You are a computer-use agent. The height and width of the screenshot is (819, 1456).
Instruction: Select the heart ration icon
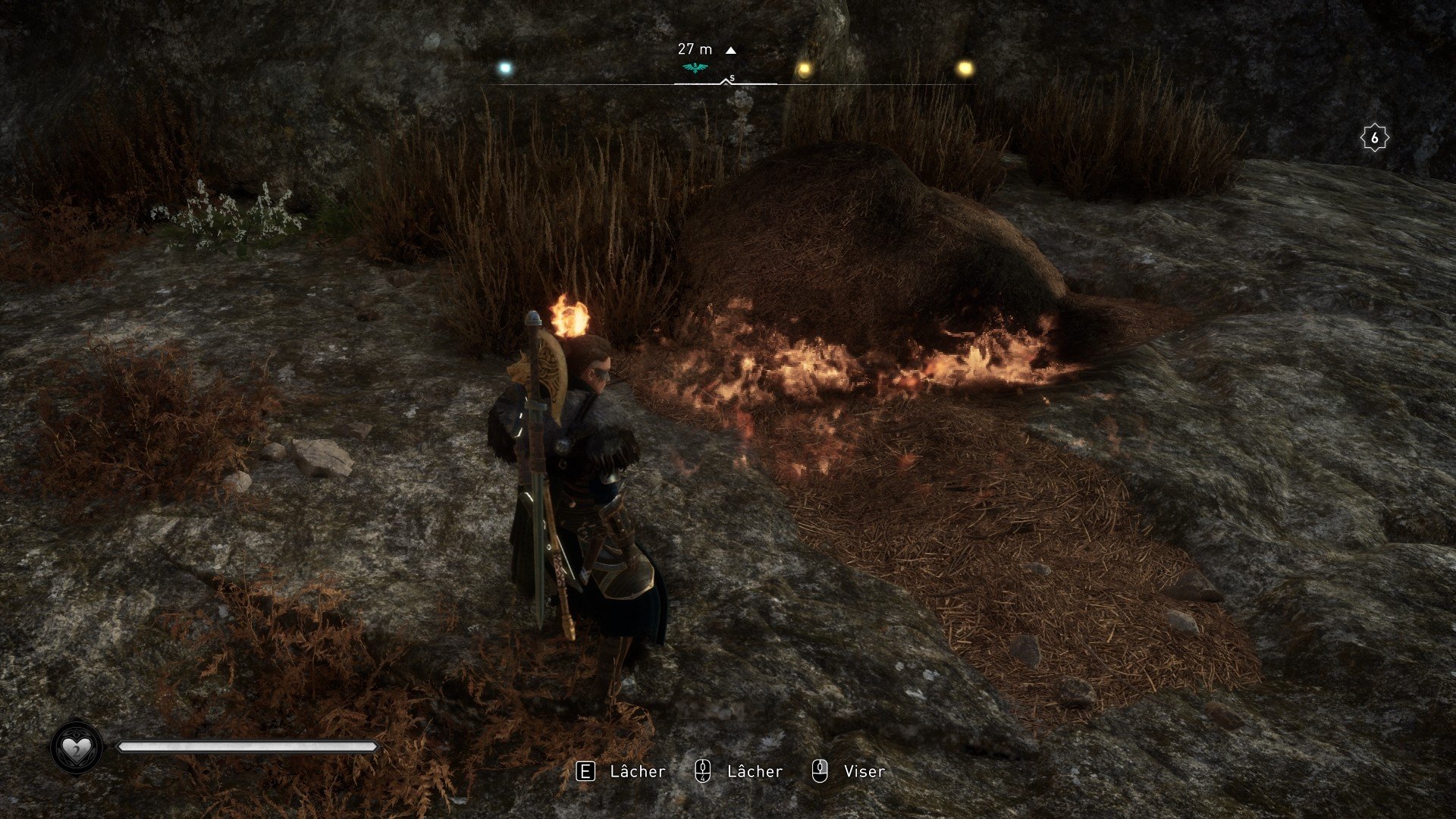pos(76,748)
